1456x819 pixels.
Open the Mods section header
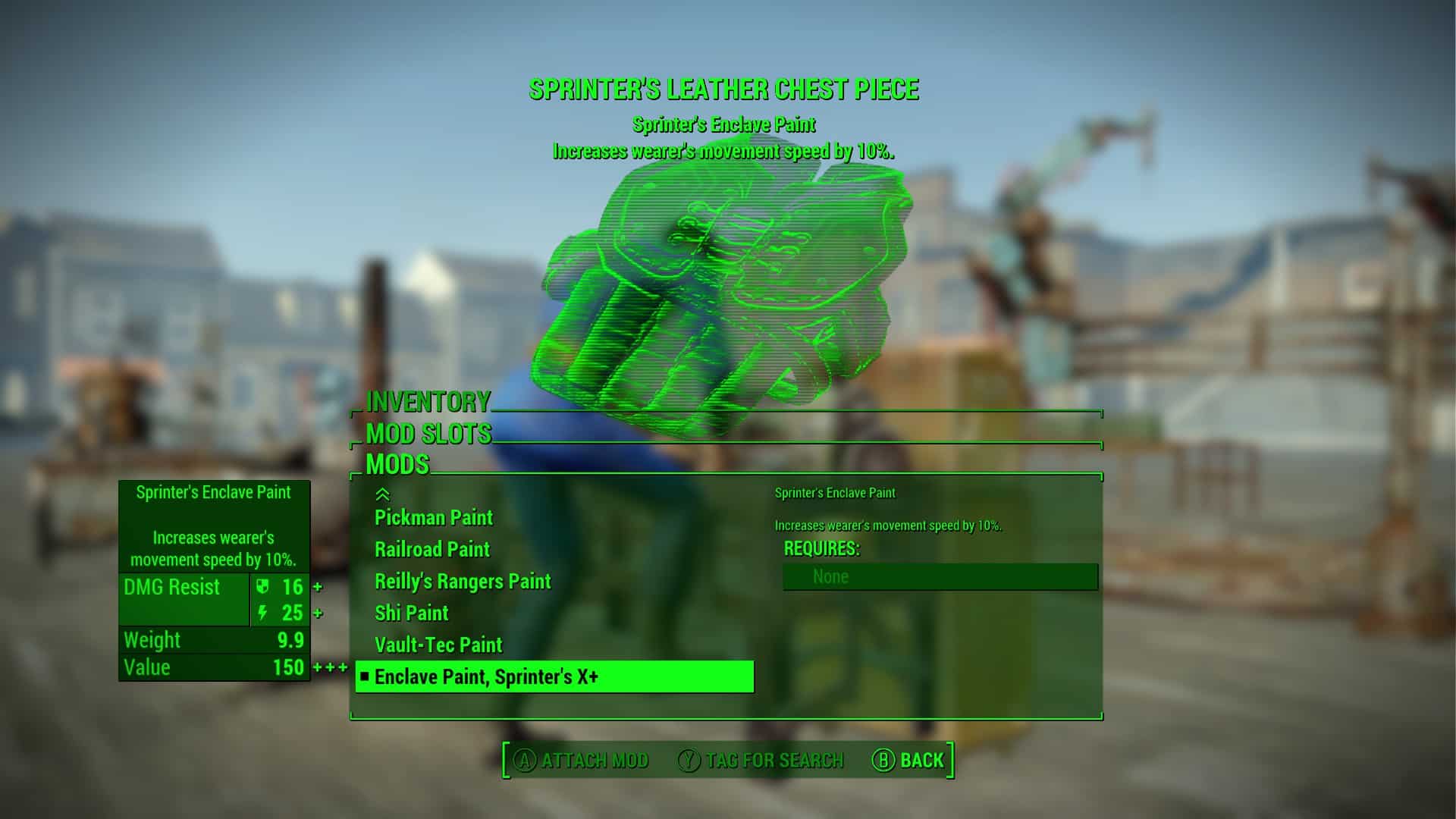pyautogui.click(x=397, y=464)
